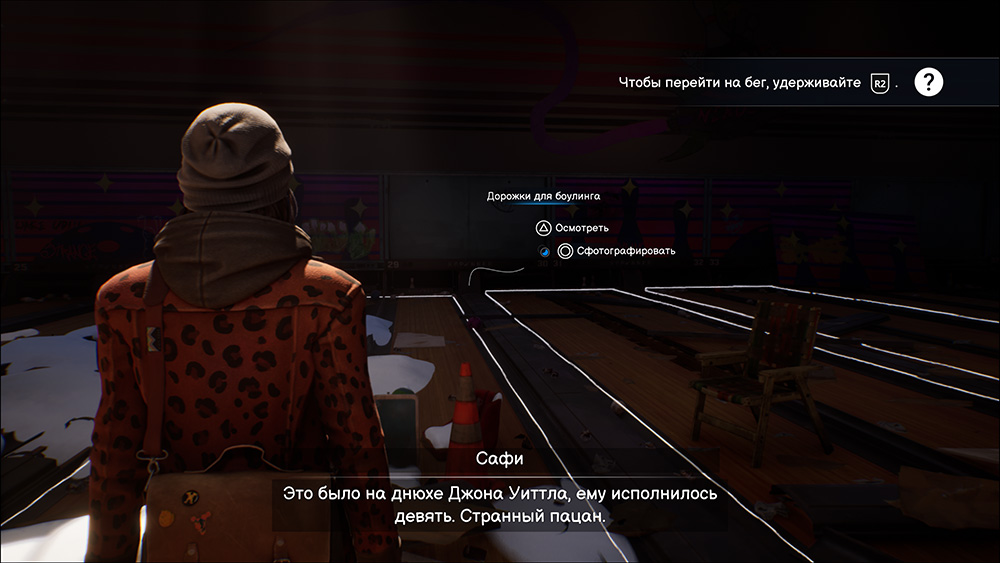1000x563 pixels.
Task: Click the question mark help icon
Action: click(x=929, y=82)
